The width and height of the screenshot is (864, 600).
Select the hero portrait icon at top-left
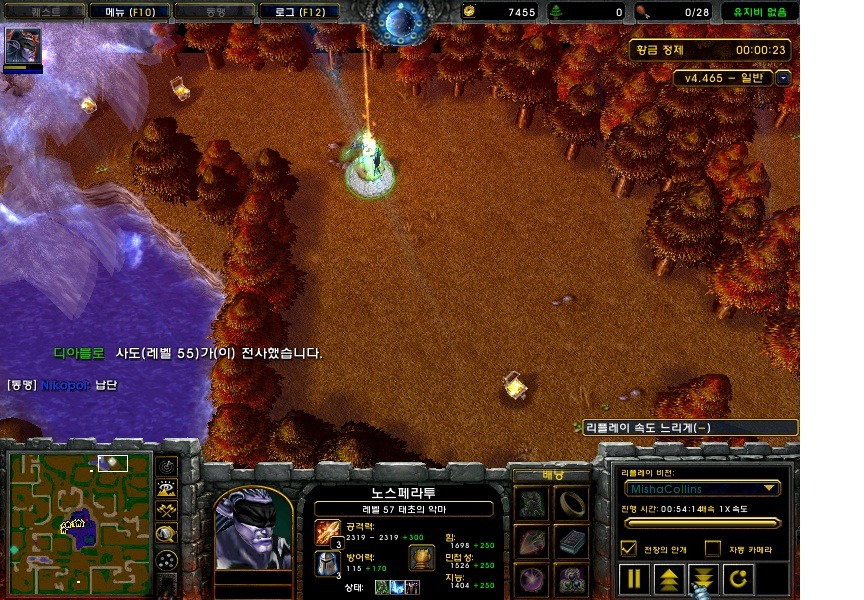click(23, 46)
